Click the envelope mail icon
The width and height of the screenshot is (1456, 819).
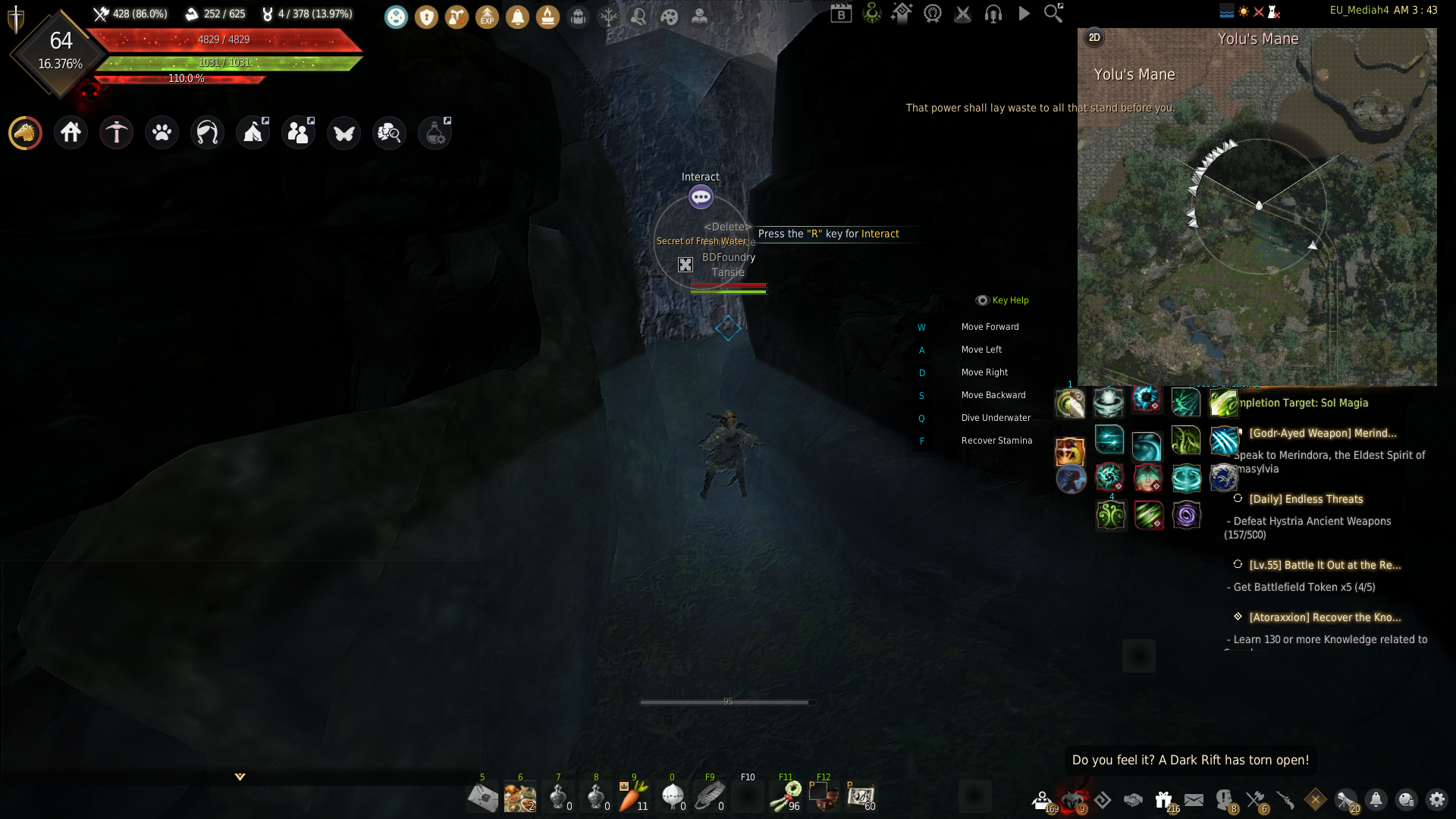pyautogui.click(x=1194, y=799)
